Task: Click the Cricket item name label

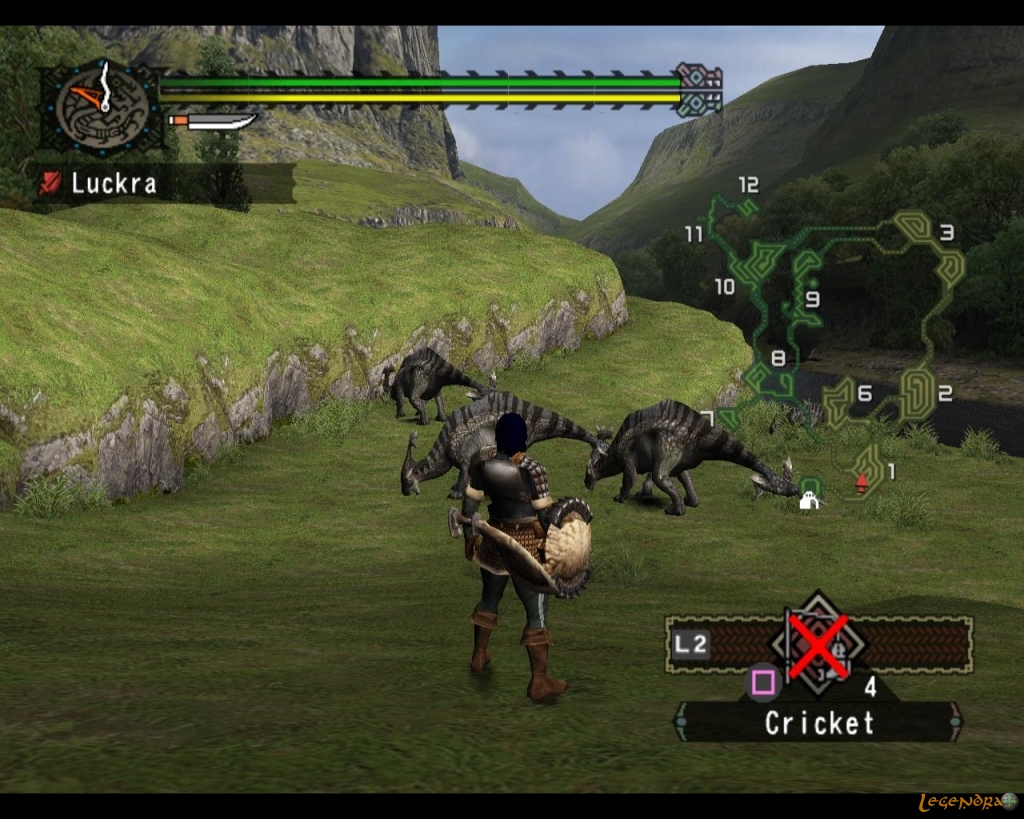Action: tap(819, 722)
